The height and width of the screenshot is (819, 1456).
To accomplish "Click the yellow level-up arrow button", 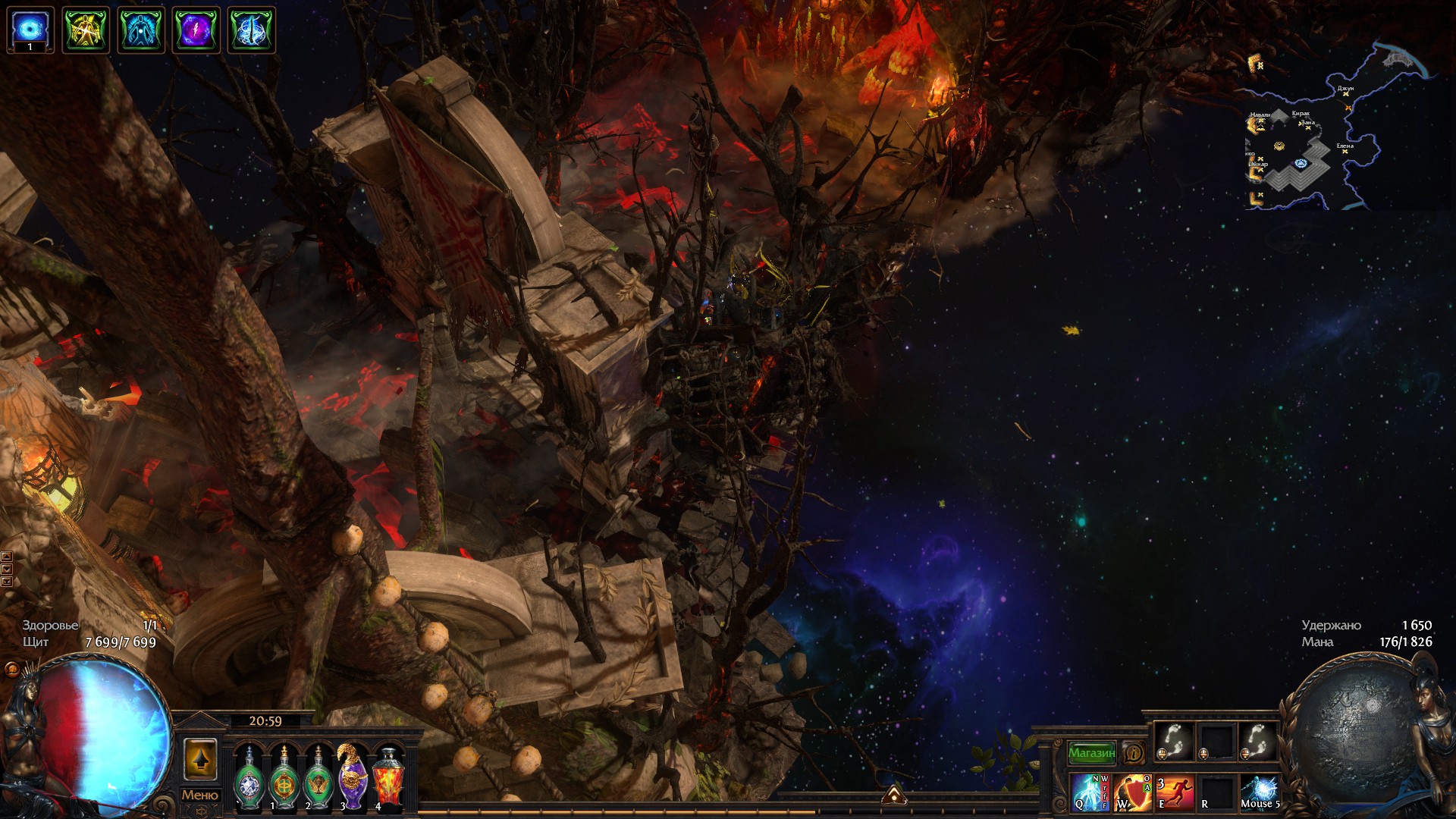I will click(200, 759).
